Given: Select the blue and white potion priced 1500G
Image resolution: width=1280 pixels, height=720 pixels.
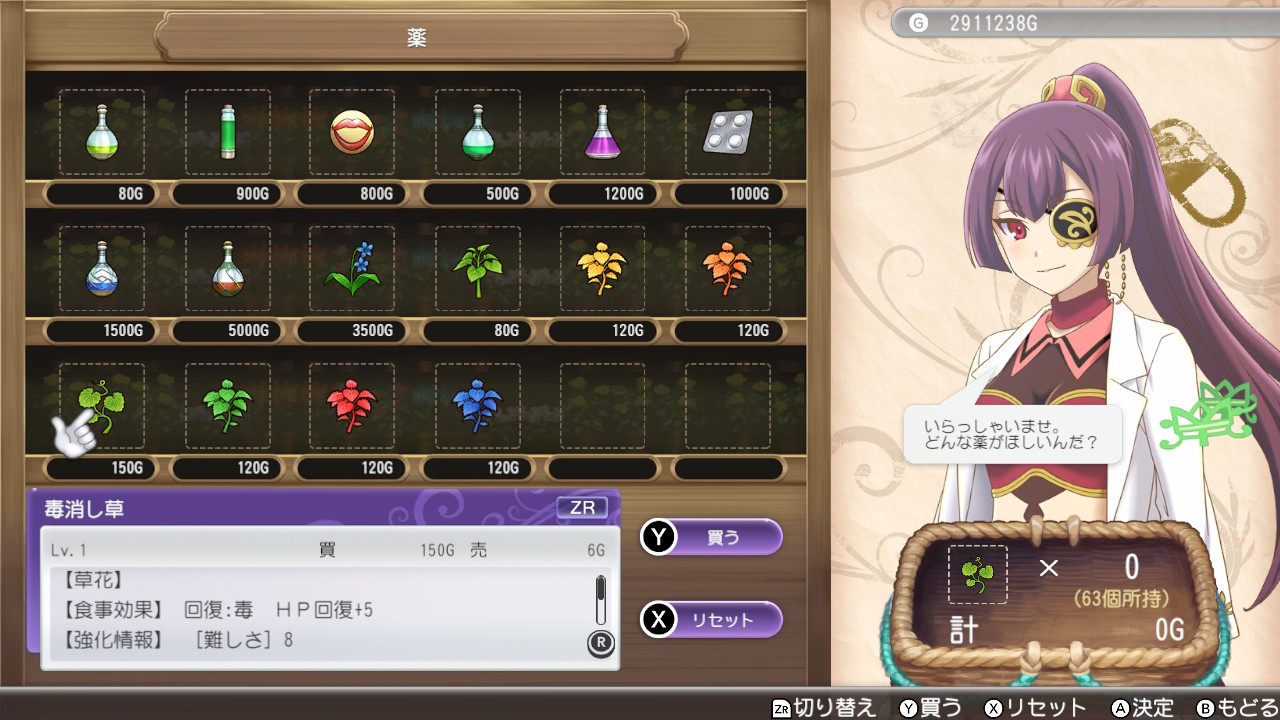Looking at the screenshot, I should pyautogui.click(x=100, y=270).
